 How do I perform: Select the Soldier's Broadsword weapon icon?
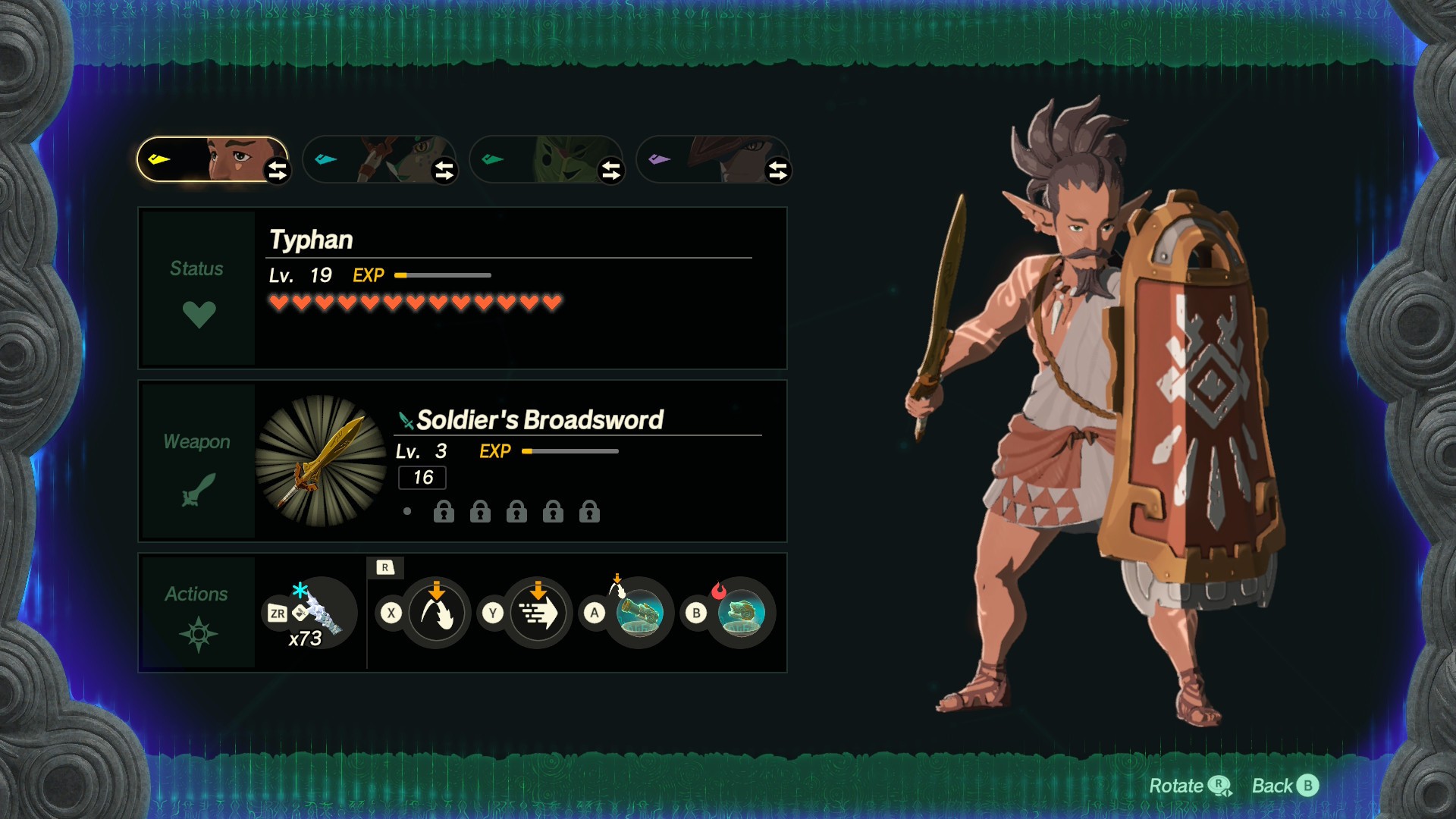(322, 461)
